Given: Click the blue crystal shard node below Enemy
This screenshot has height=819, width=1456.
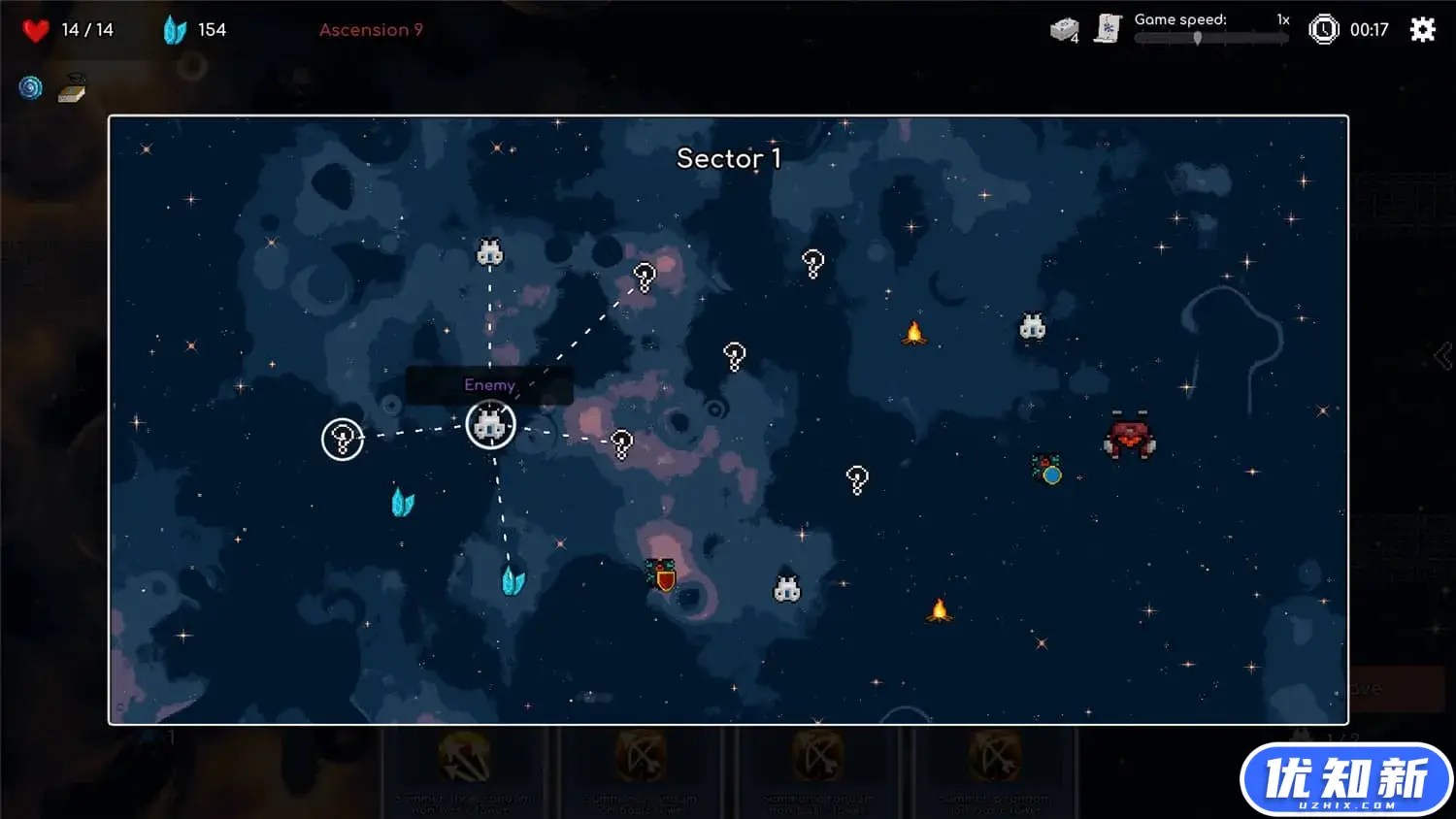Looking at the screenshot, I should [513, 578].
